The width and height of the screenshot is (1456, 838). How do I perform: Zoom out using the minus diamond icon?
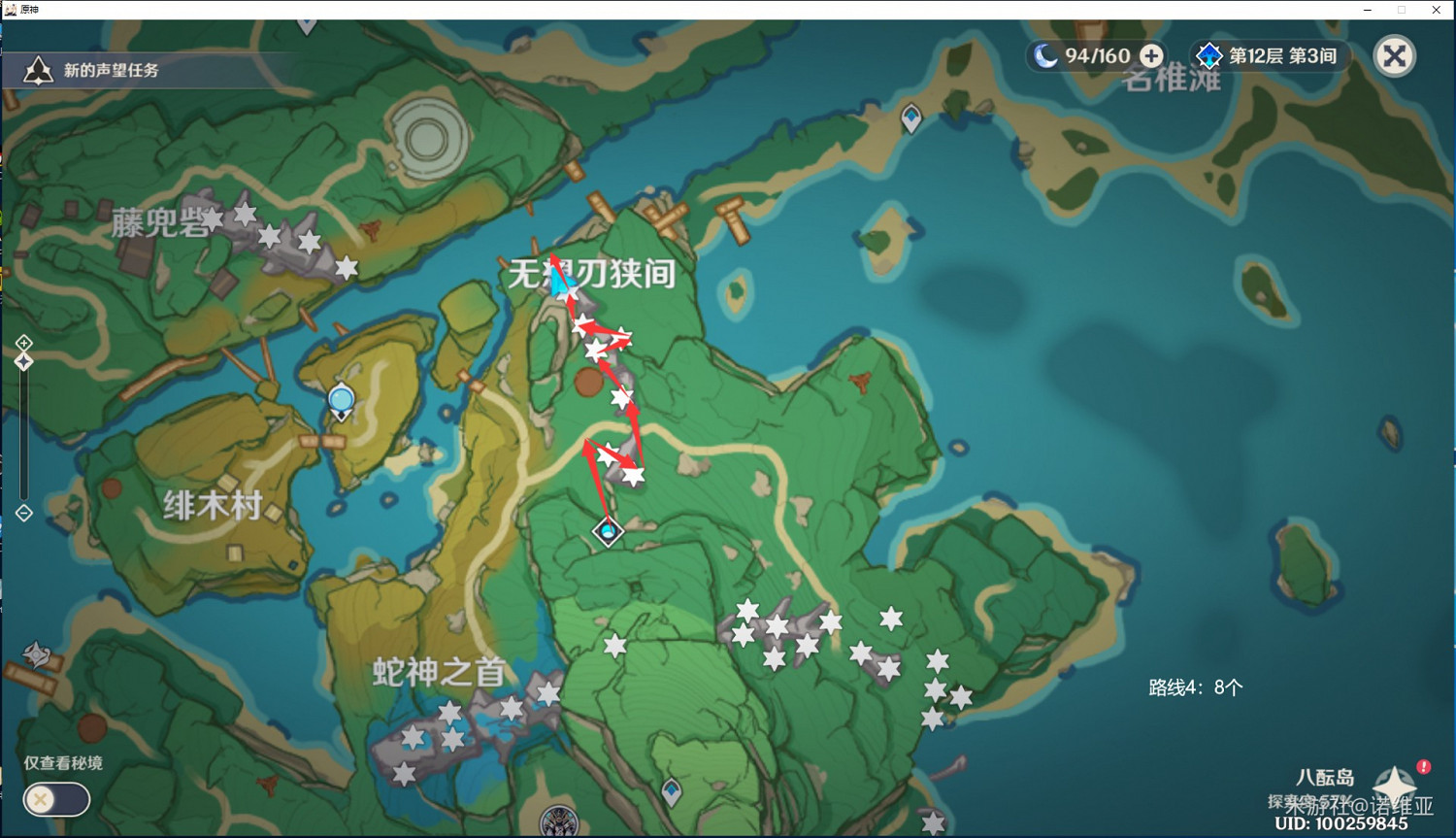pos(22,512)
